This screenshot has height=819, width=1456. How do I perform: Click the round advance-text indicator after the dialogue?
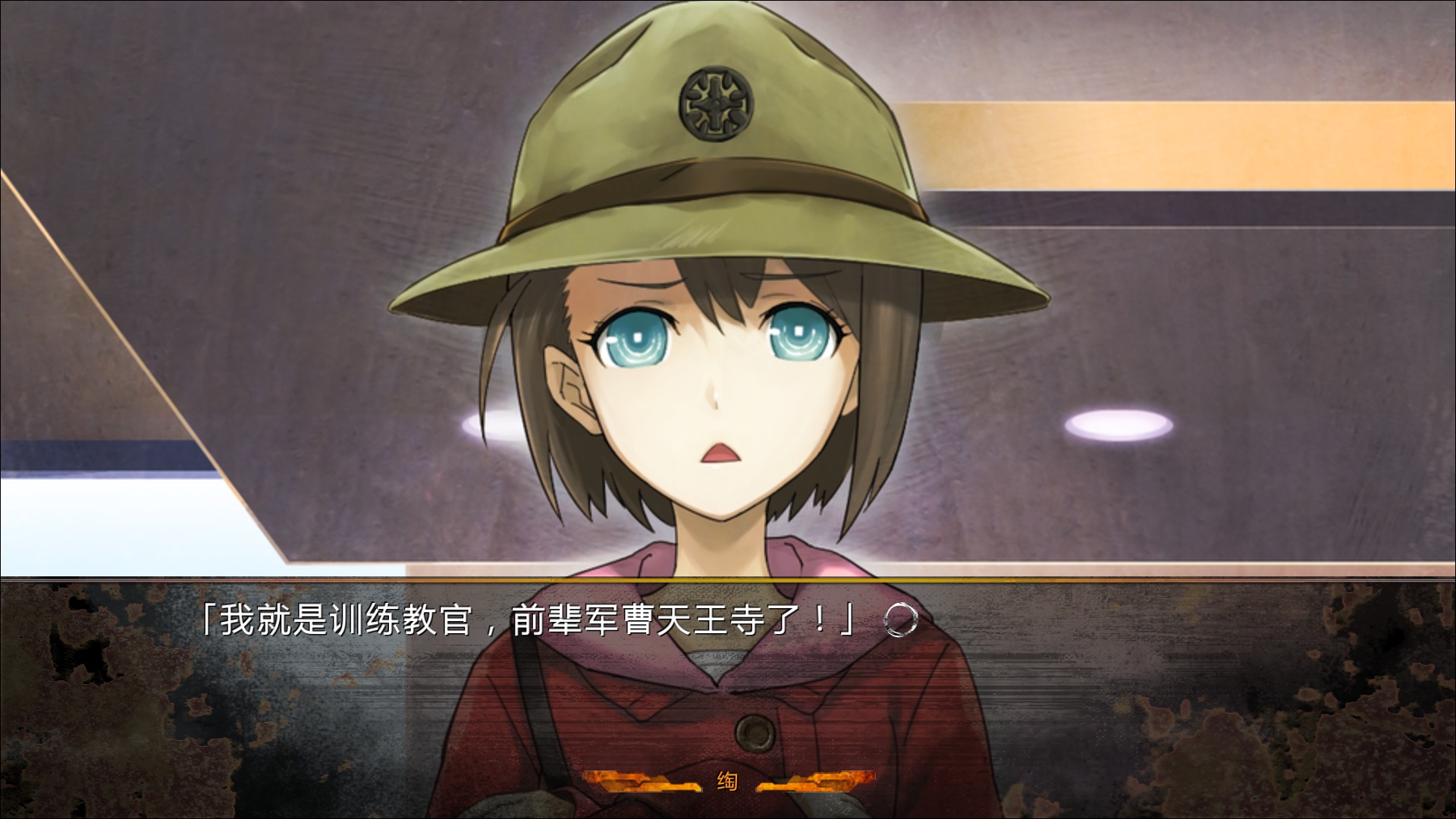[x=900, y=621]
